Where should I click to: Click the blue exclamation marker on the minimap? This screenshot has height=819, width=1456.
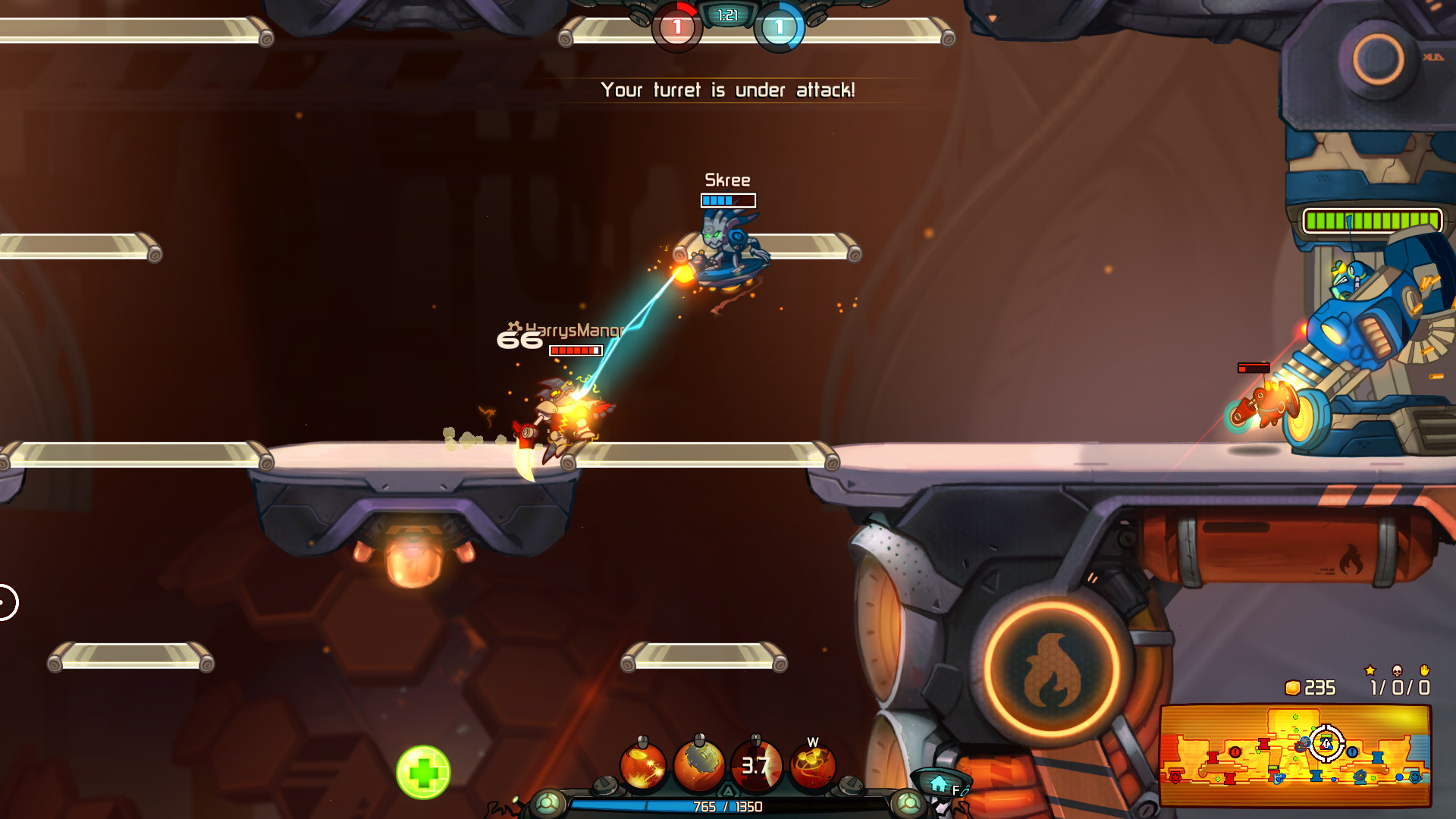[1353, 752]
